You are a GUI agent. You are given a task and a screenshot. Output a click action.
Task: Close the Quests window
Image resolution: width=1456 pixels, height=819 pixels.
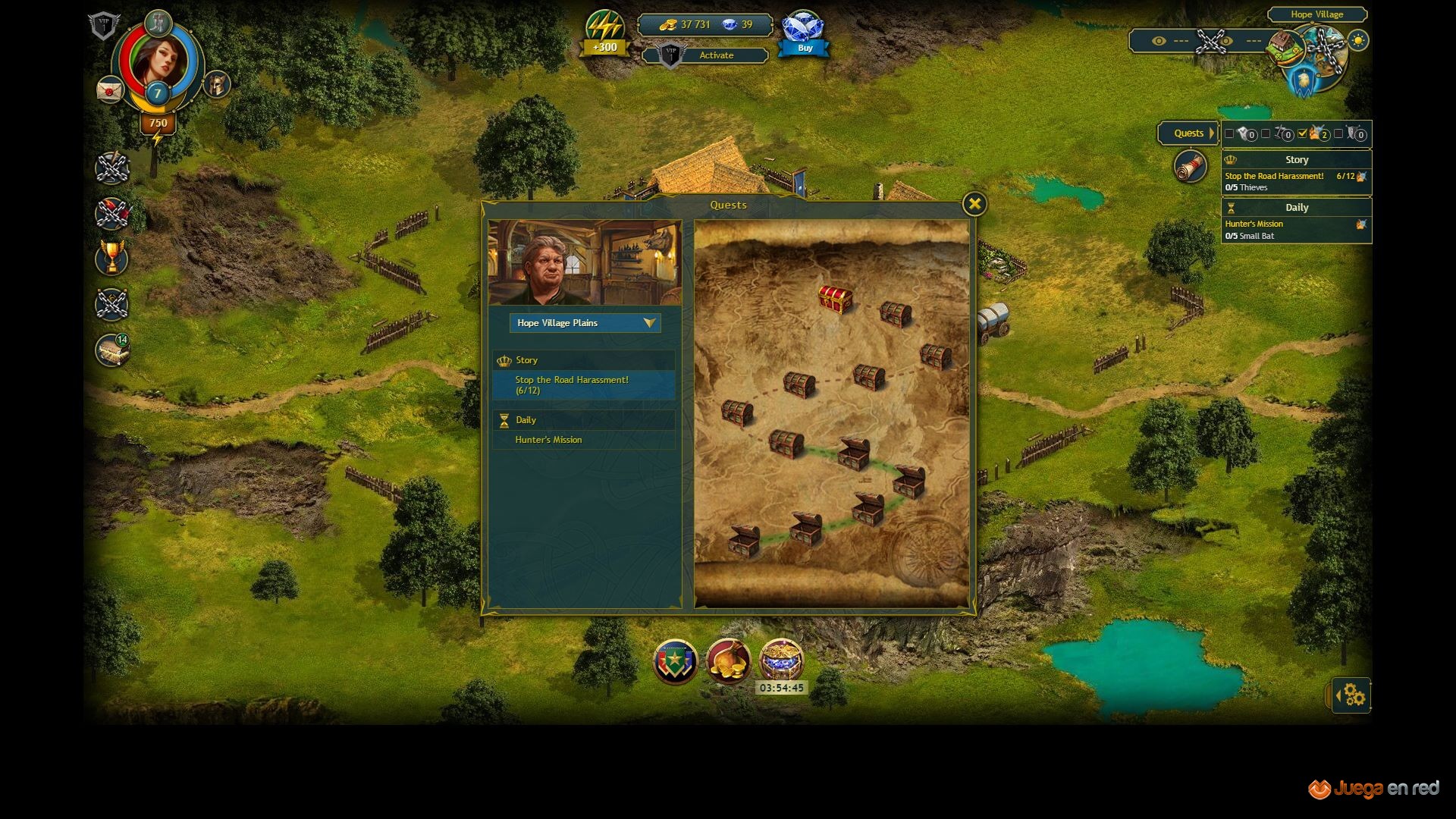pyautogui.click(x=974, y=204)
